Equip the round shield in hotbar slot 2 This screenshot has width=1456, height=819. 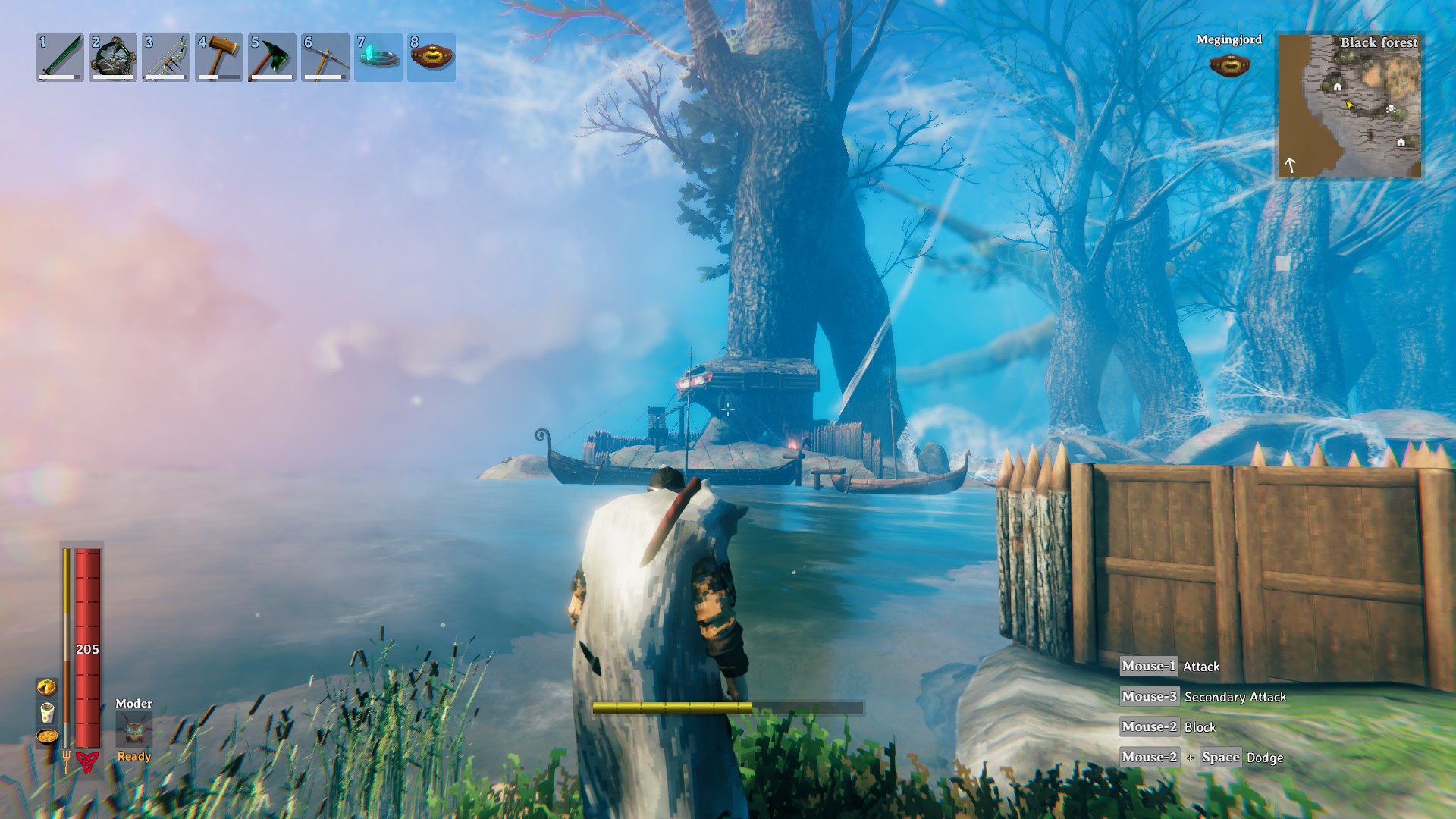[x=113, y=58]
